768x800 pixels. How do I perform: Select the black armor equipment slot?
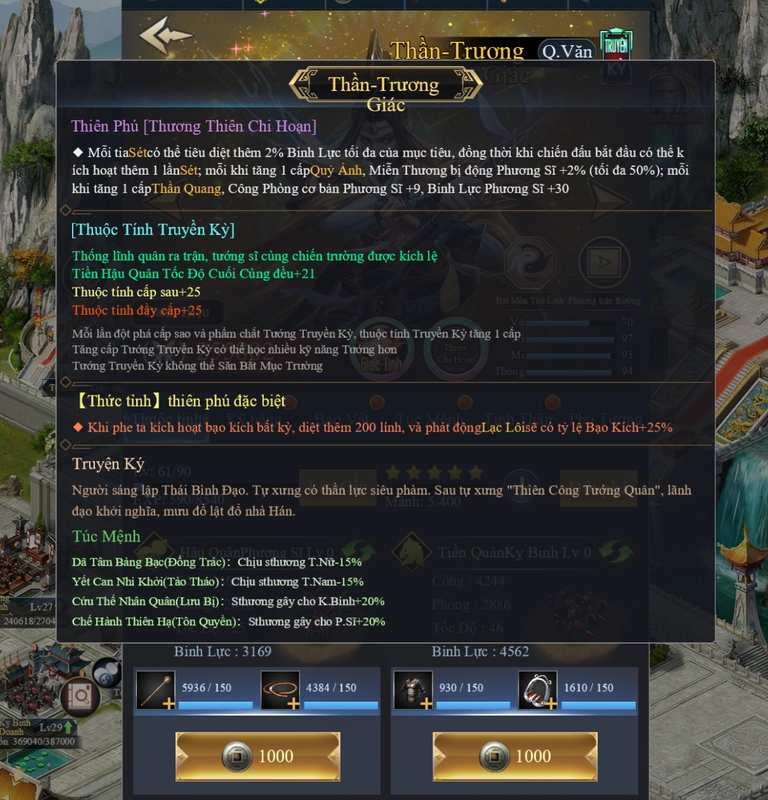[x=411, y=689]
